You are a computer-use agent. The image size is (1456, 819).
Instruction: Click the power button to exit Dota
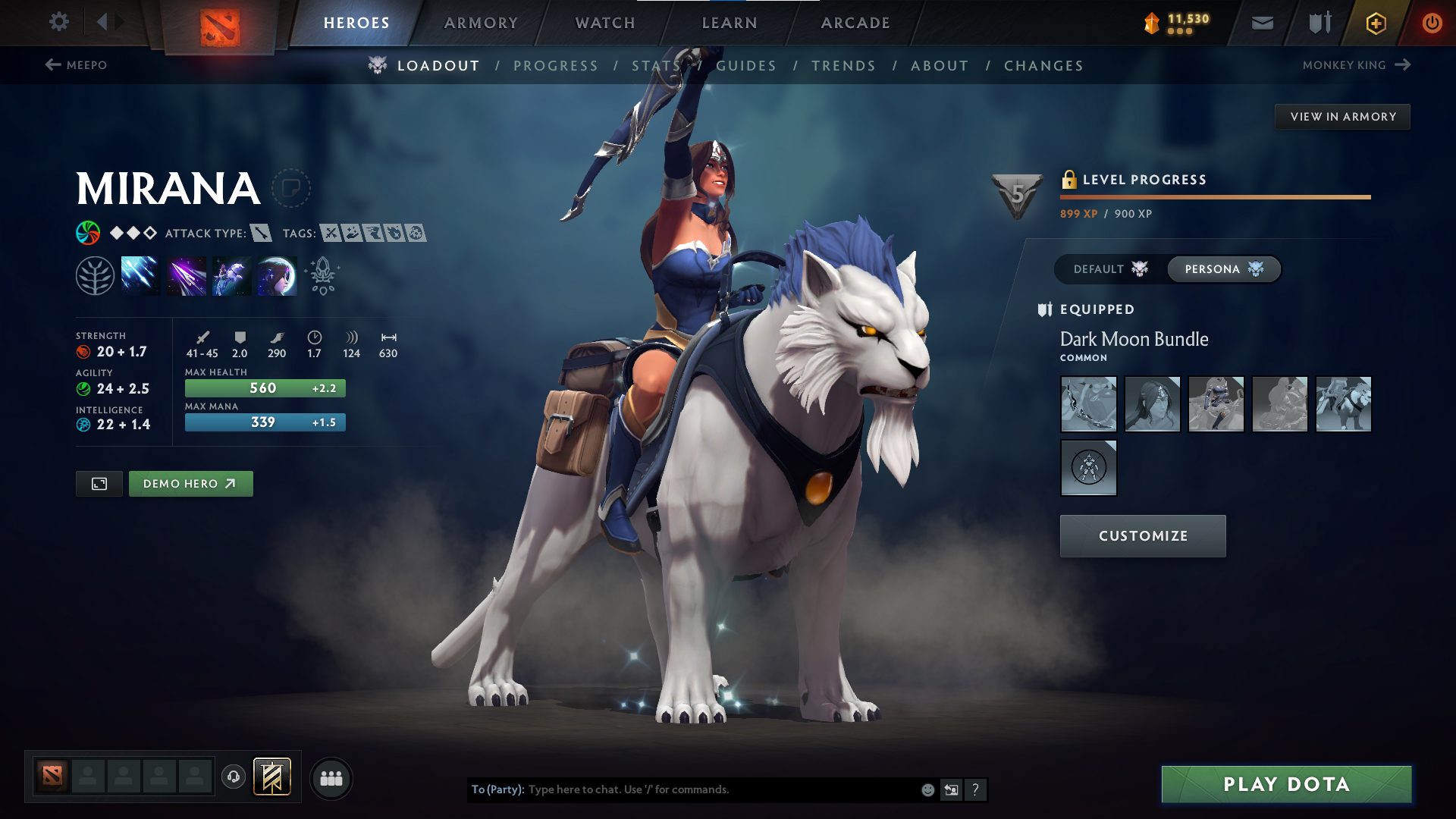point(1432,23)
